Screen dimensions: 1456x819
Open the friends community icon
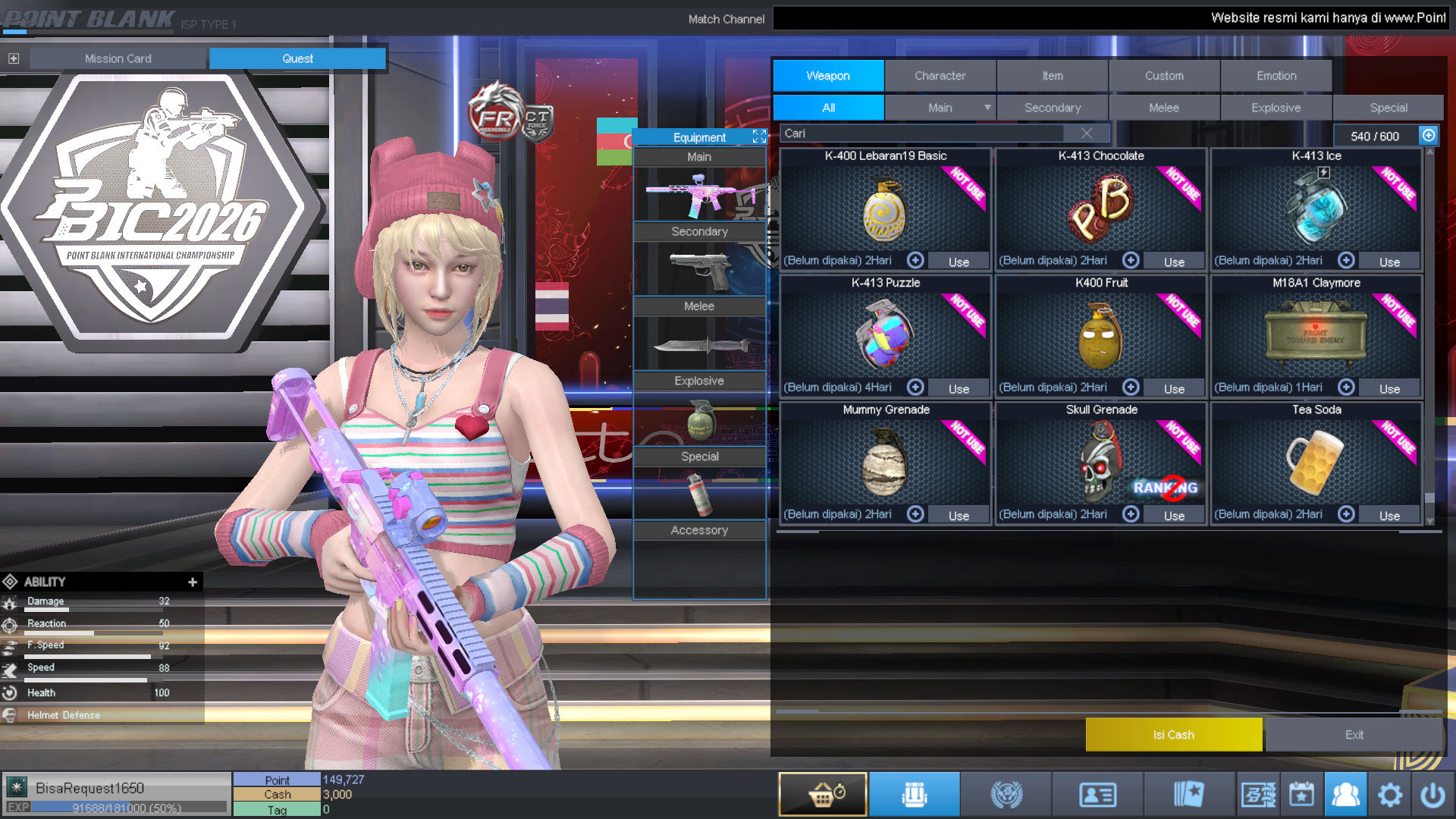click(x=1346, y=794)
